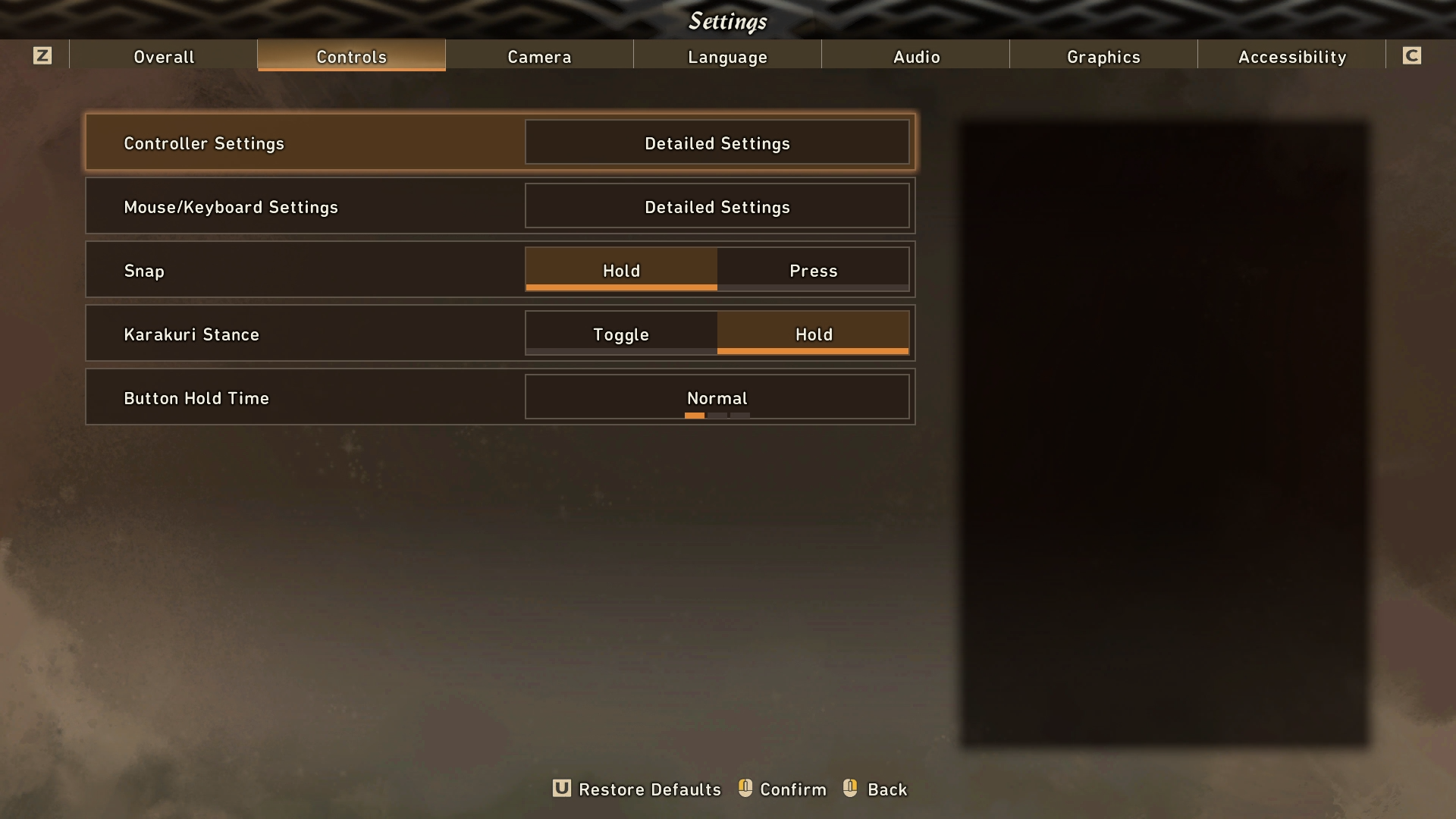This screenshot has width=1456, height=819.
Task: Click the mouse icon next to Back
Action: (x=849, y=789)
